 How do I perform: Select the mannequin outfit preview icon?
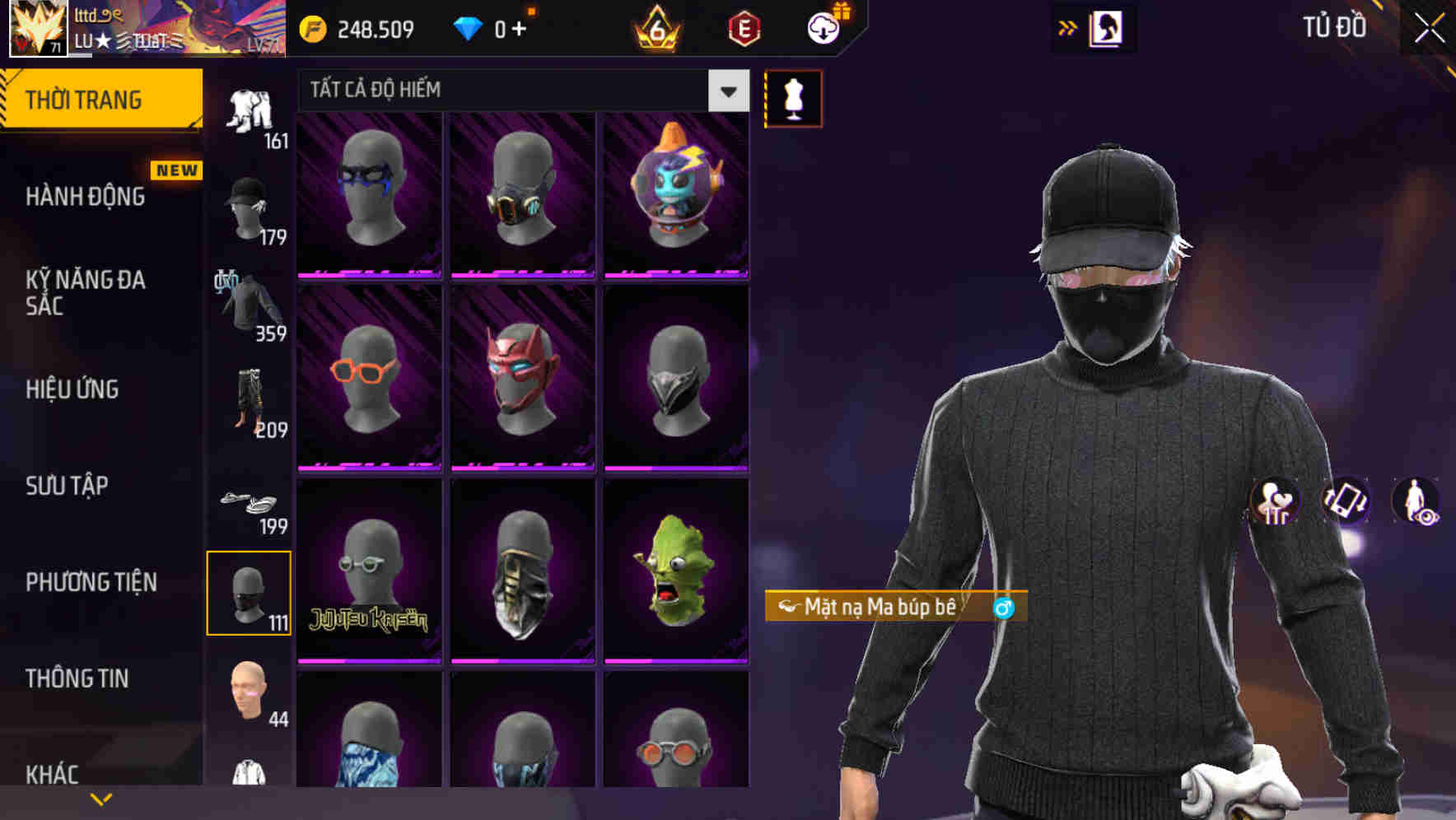793,98
